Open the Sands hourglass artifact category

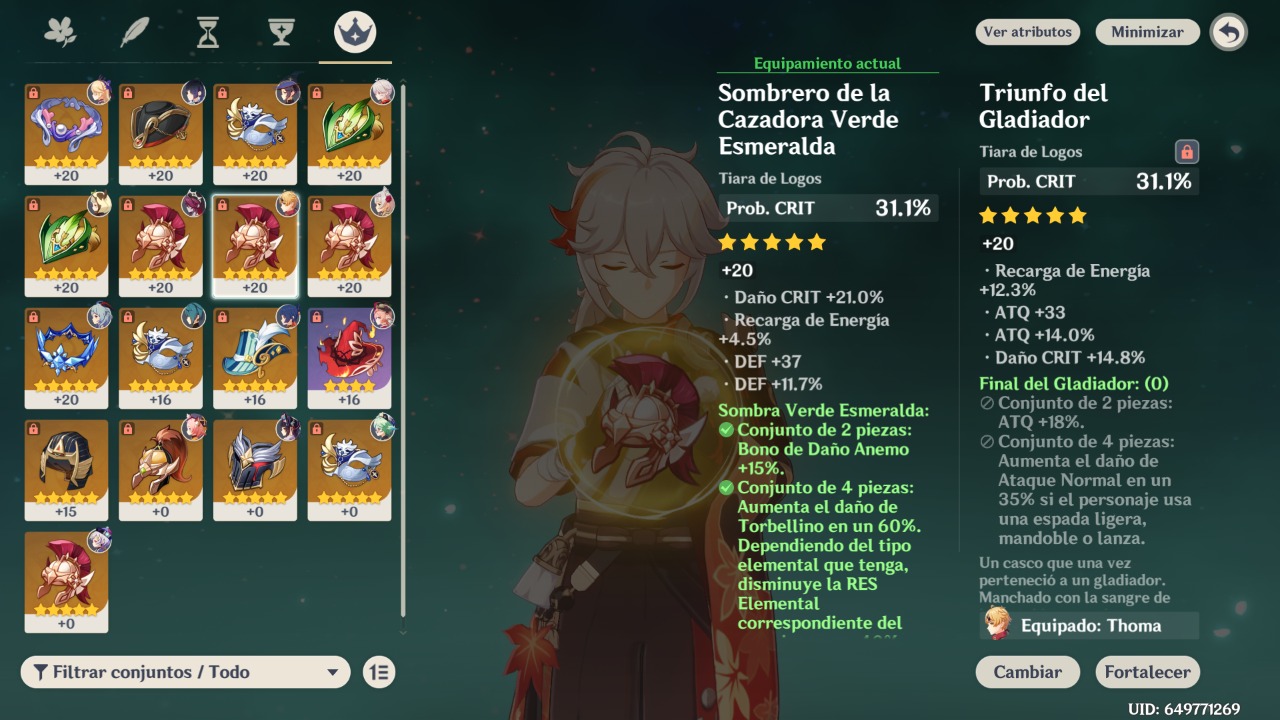click(207, 30)
